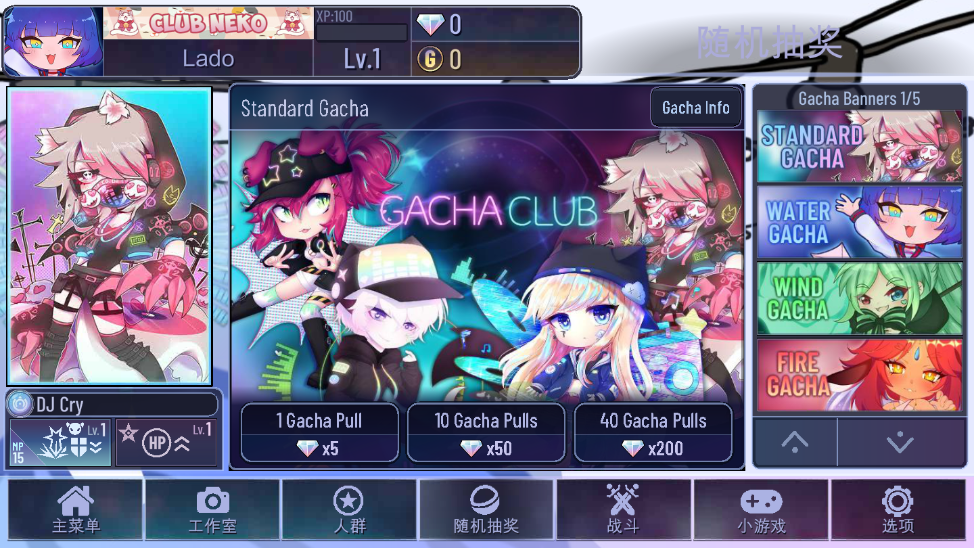974x548 pixels.
Task: Enter the 战斗 battle mode
Action: coord(622,510)
